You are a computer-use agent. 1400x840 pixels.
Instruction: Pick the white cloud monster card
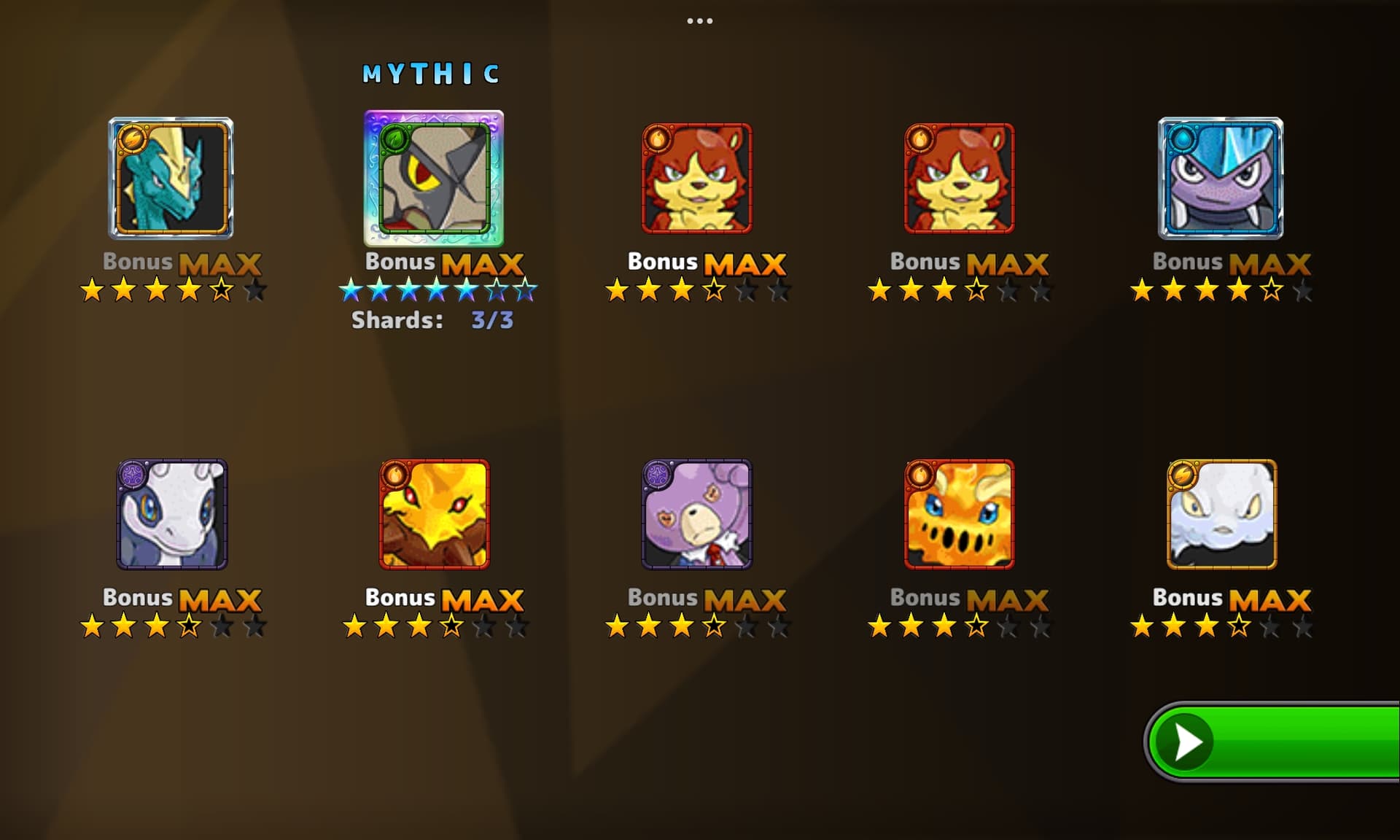(1222, 514)
